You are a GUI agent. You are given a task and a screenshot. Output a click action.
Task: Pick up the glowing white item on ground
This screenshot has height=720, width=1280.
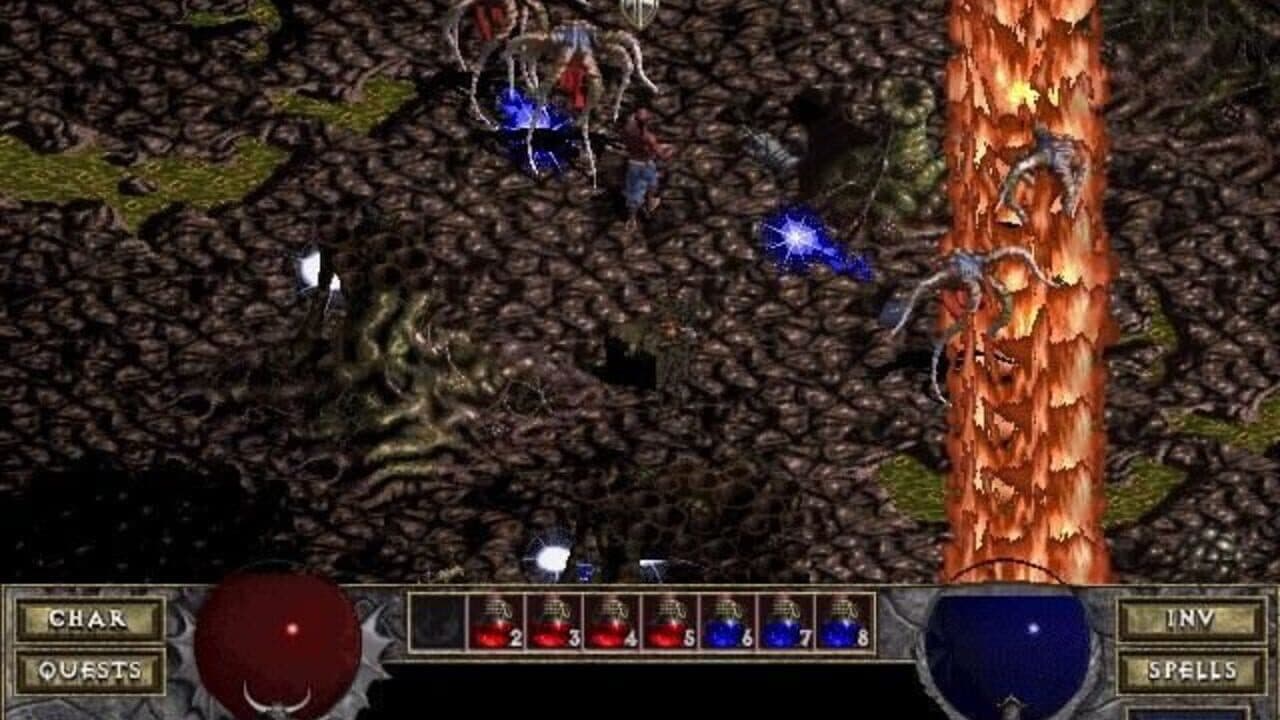(x=310, y=270)
